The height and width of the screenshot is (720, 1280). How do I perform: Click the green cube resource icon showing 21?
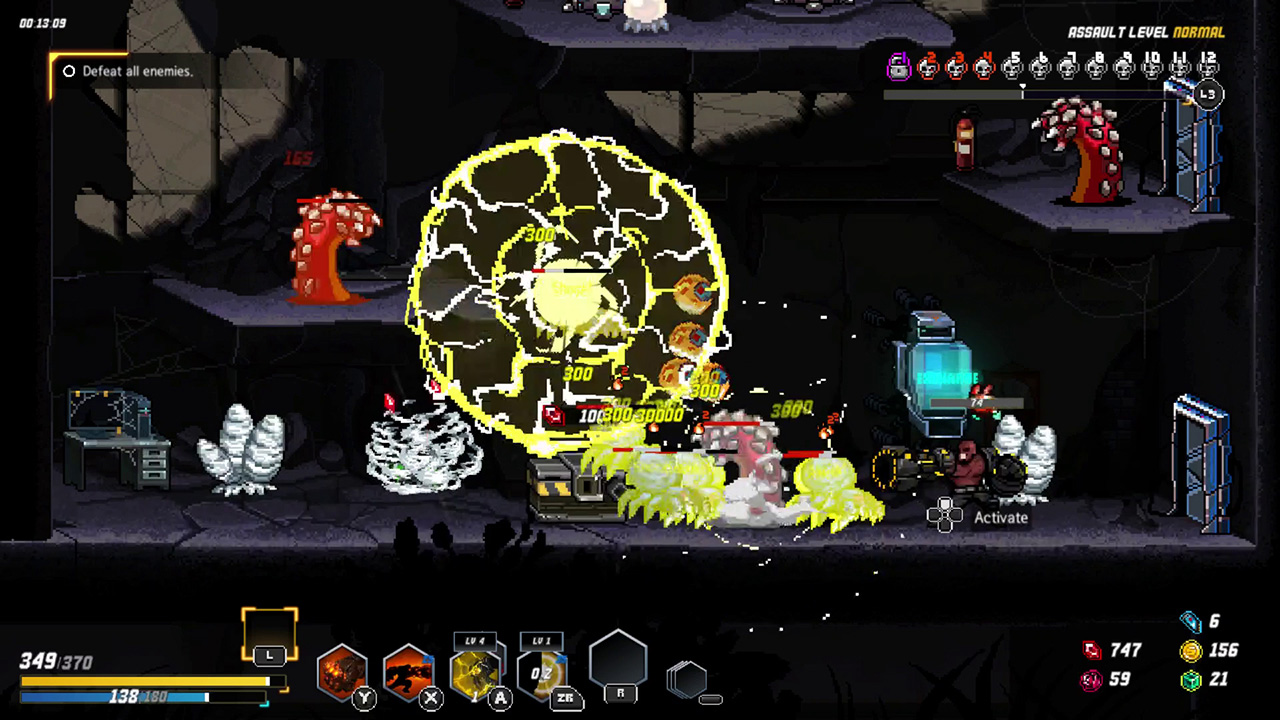pyautogui.click(x=1190, y=679)
